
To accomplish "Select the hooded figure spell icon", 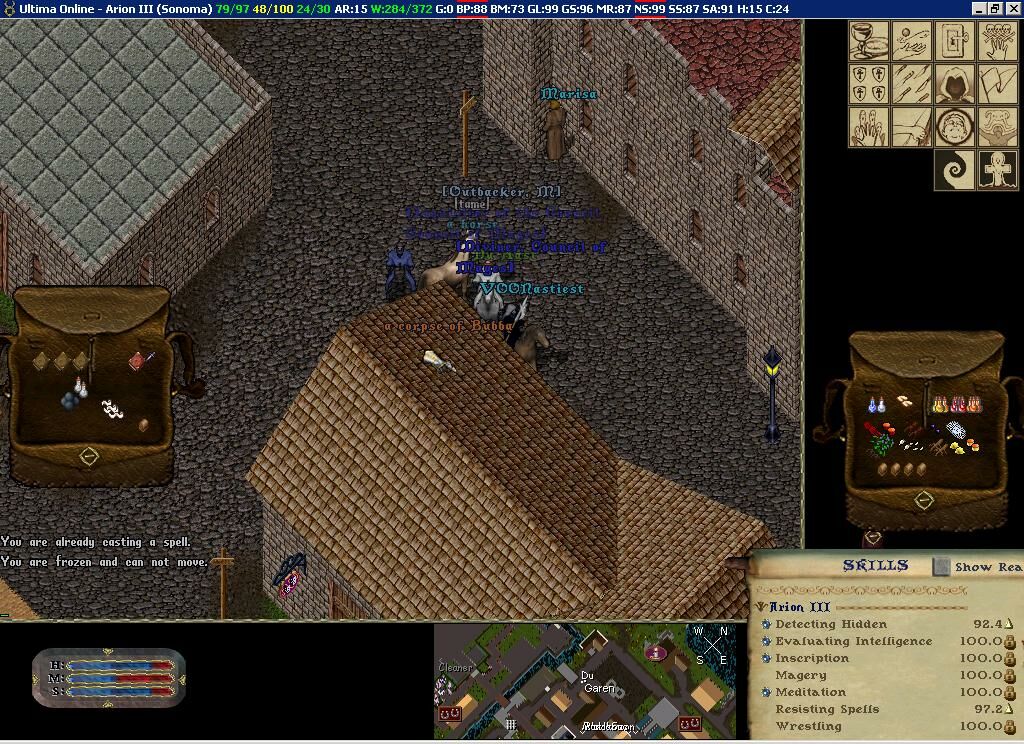I will pyautogui.click(x=955, y=84).
